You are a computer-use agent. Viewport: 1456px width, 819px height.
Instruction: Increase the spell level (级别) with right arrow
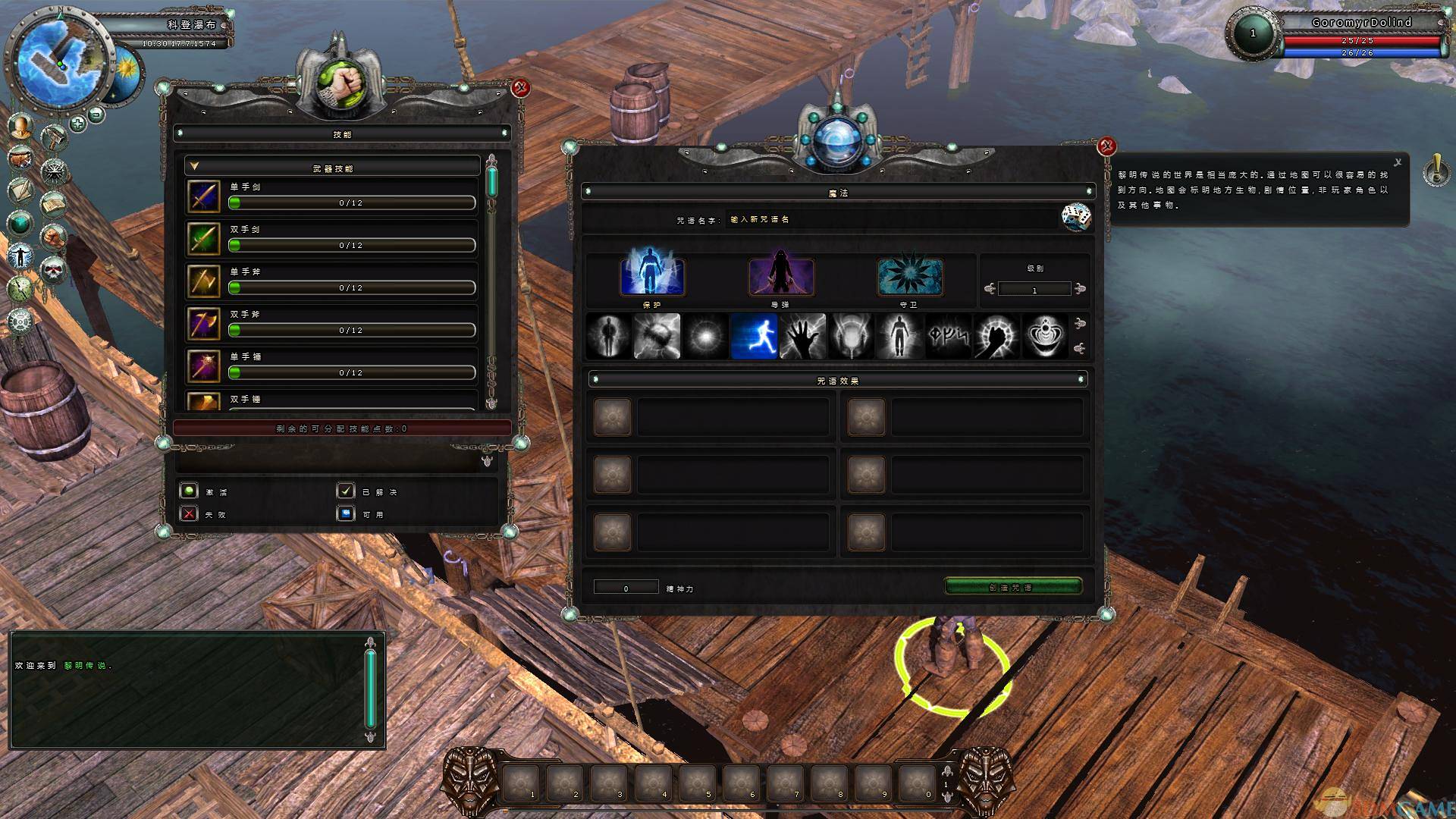(x=1081, y=288)
